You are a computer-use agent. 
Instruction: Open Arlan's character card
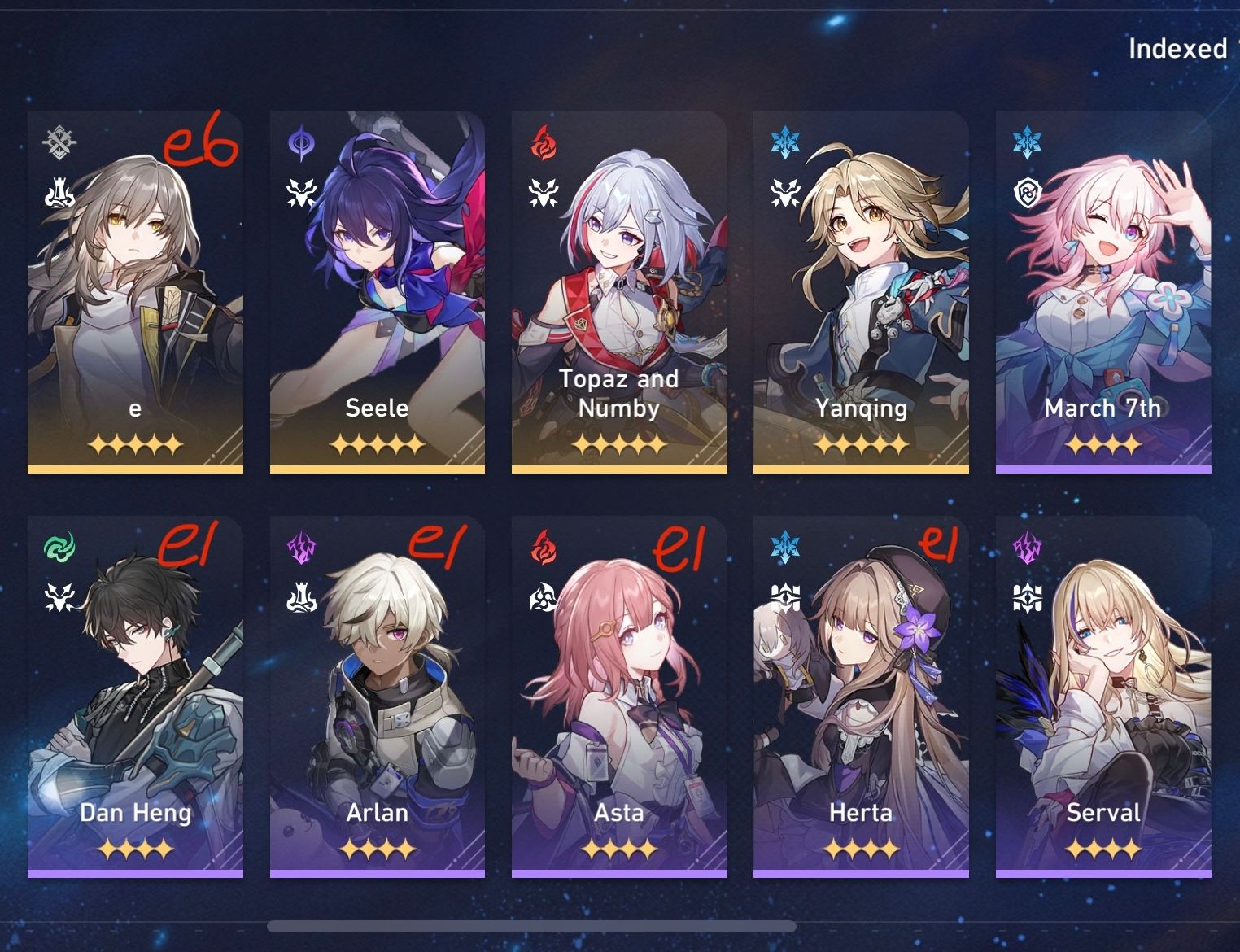(x=377, y=692)
